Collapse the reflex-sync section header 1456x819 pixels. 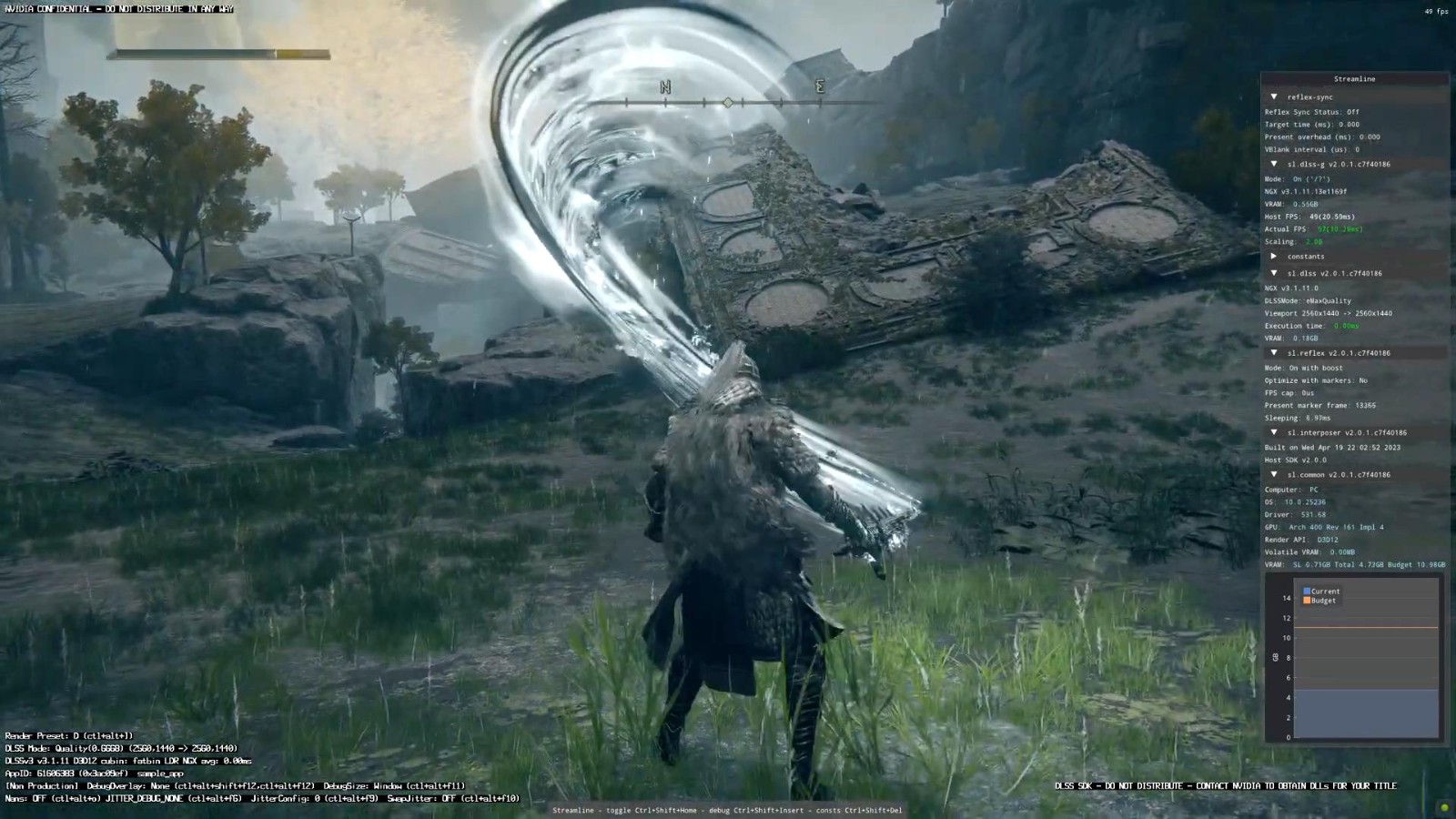coord(1274,96)
